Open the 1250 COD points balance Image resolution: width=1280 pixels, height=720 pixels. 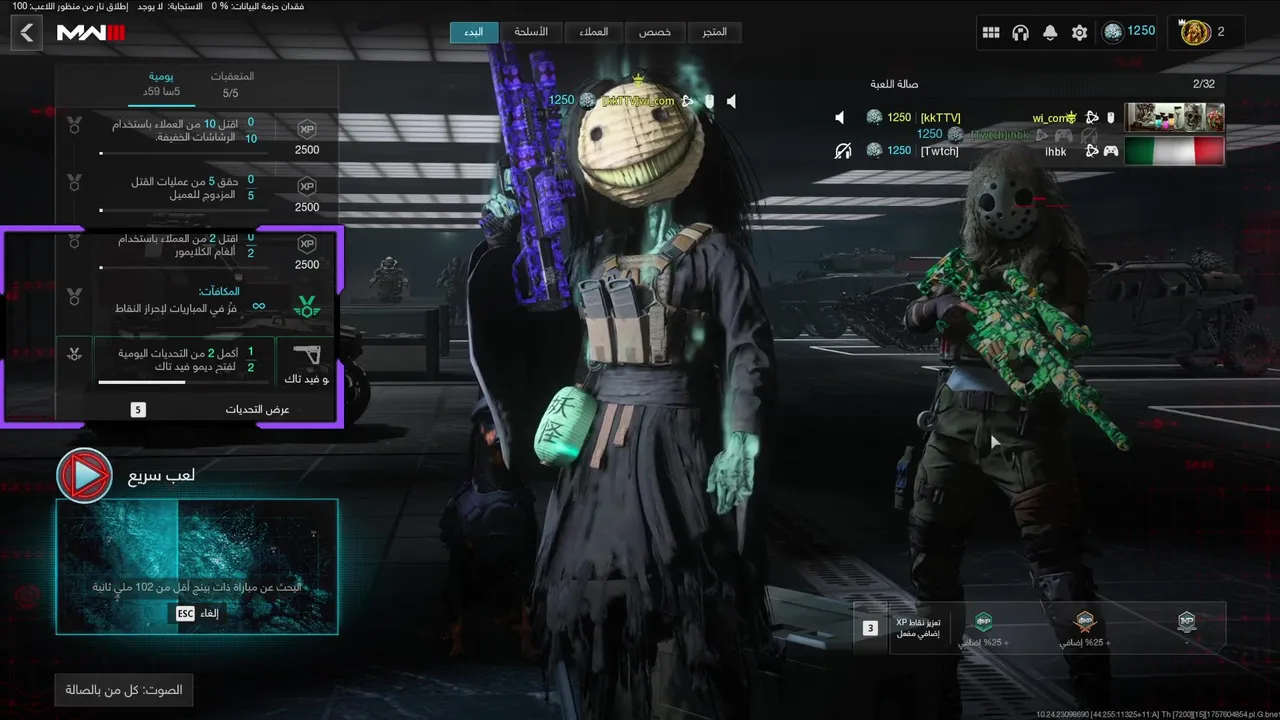point(1129,32)
